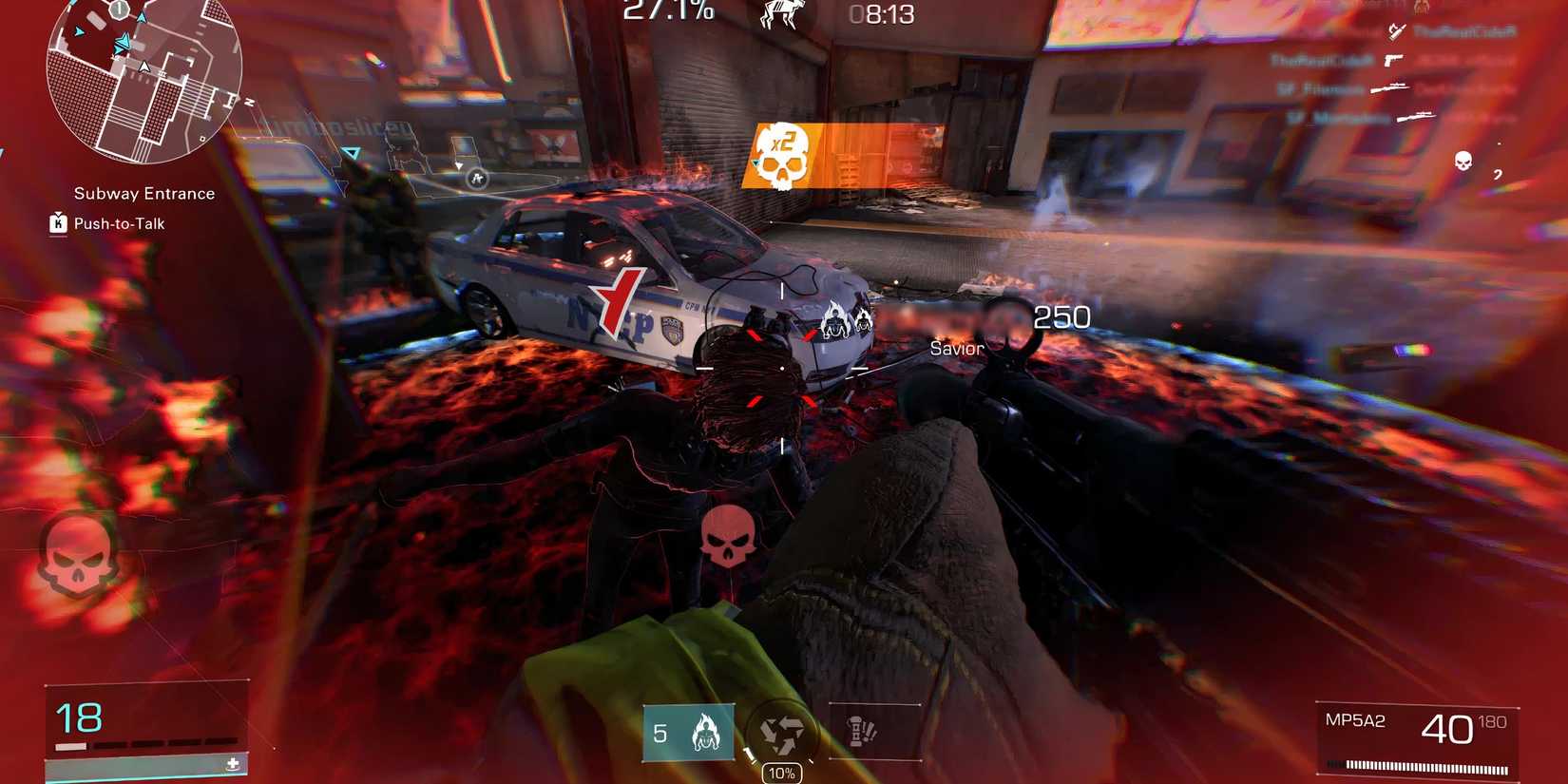Click the bullet penetration icon in the kill feed
Screen dimensions: 1568x784
(x=1396, y=33)
